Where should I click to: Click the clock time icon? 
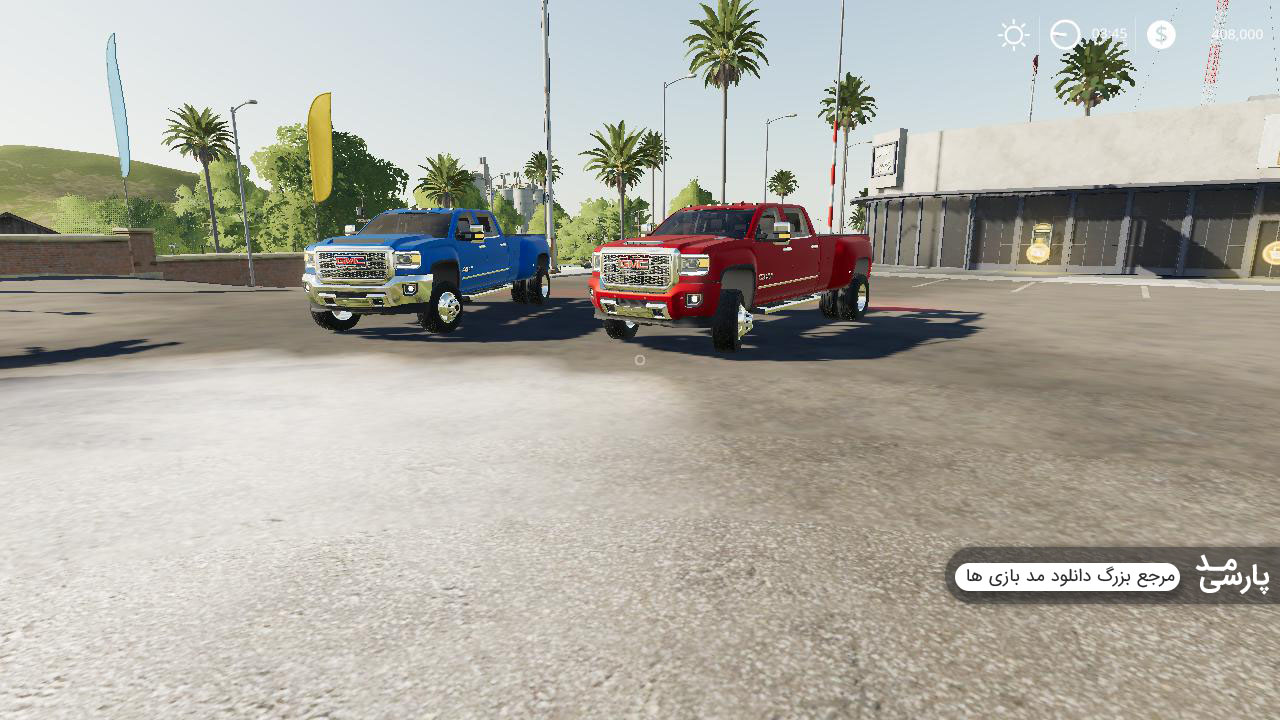(x=1065, y=35)
